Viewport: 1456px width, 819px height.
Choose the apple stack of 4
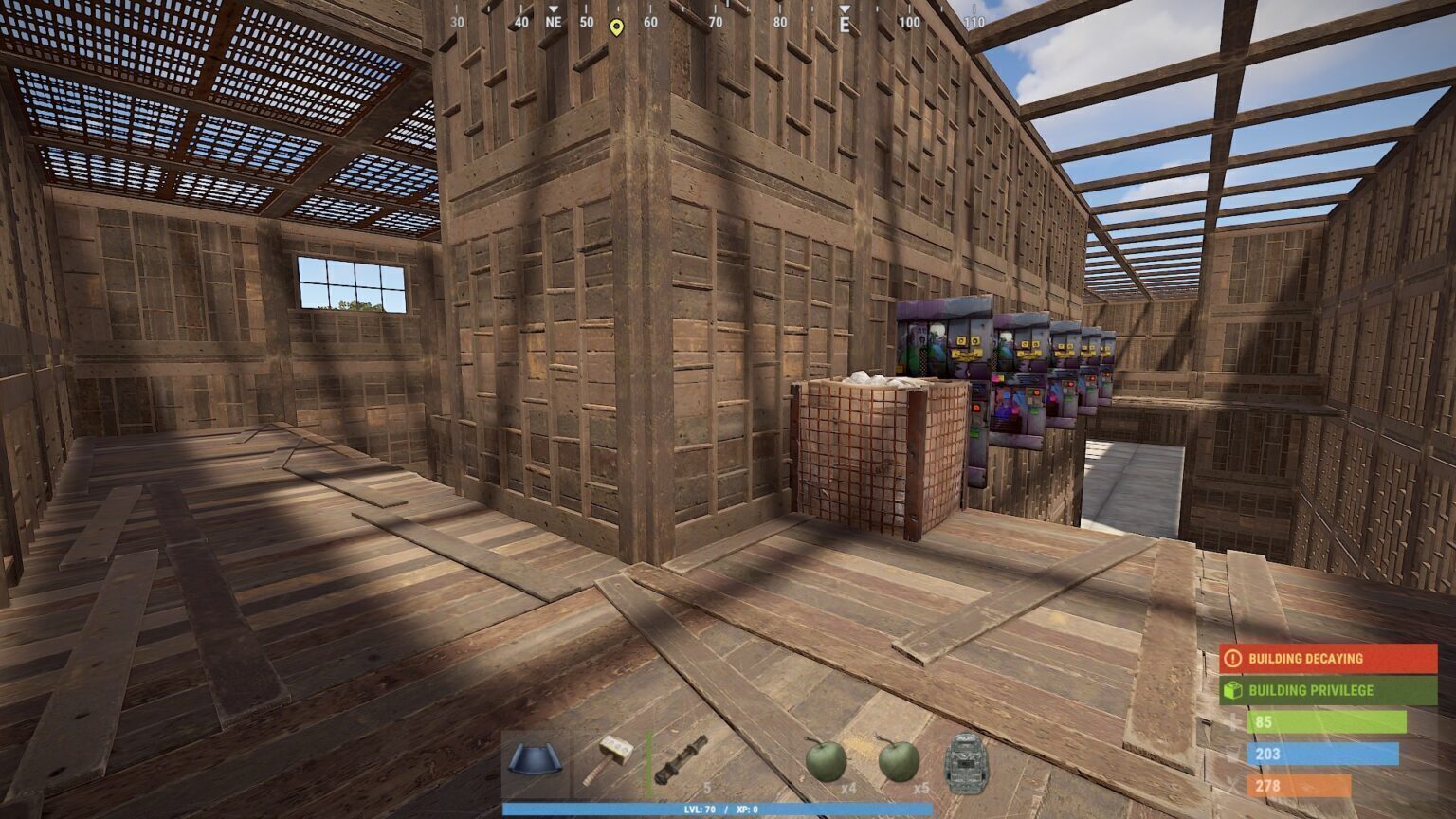click(827, 762)
